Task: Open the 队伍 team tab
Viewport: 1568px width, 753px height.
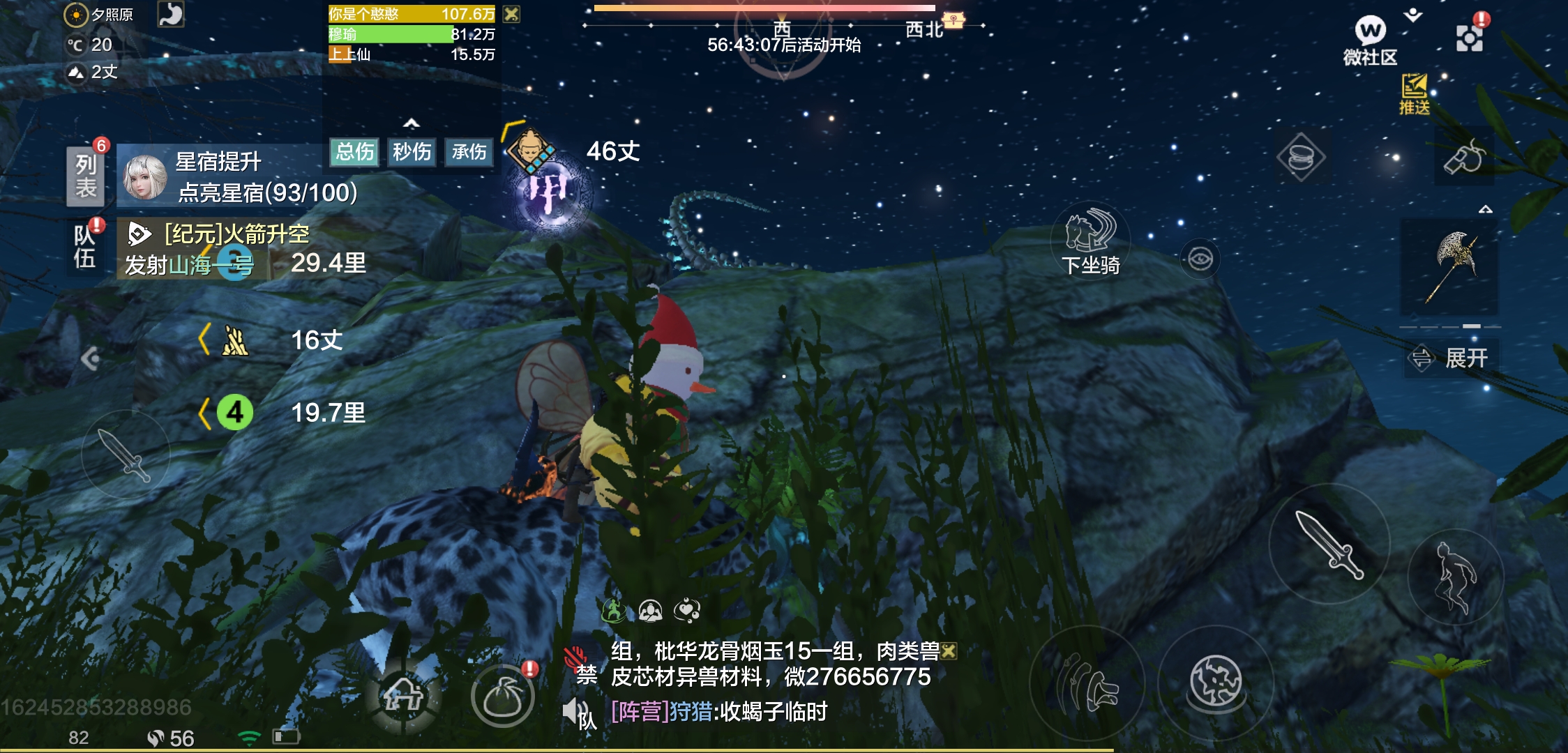Action: tap(85, 247)
